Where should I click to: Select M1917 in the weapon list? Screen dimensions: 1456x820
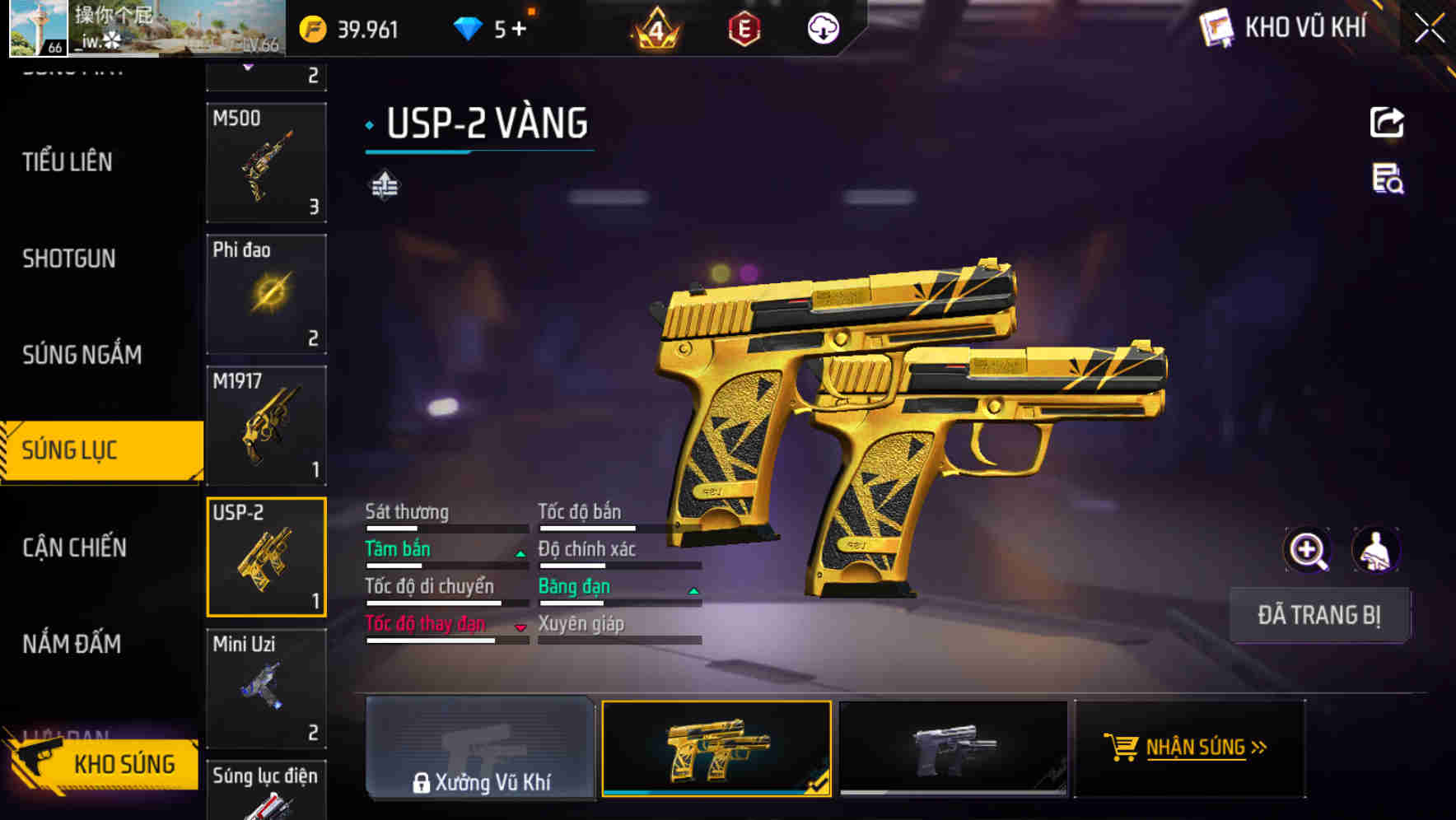[267, 424]
